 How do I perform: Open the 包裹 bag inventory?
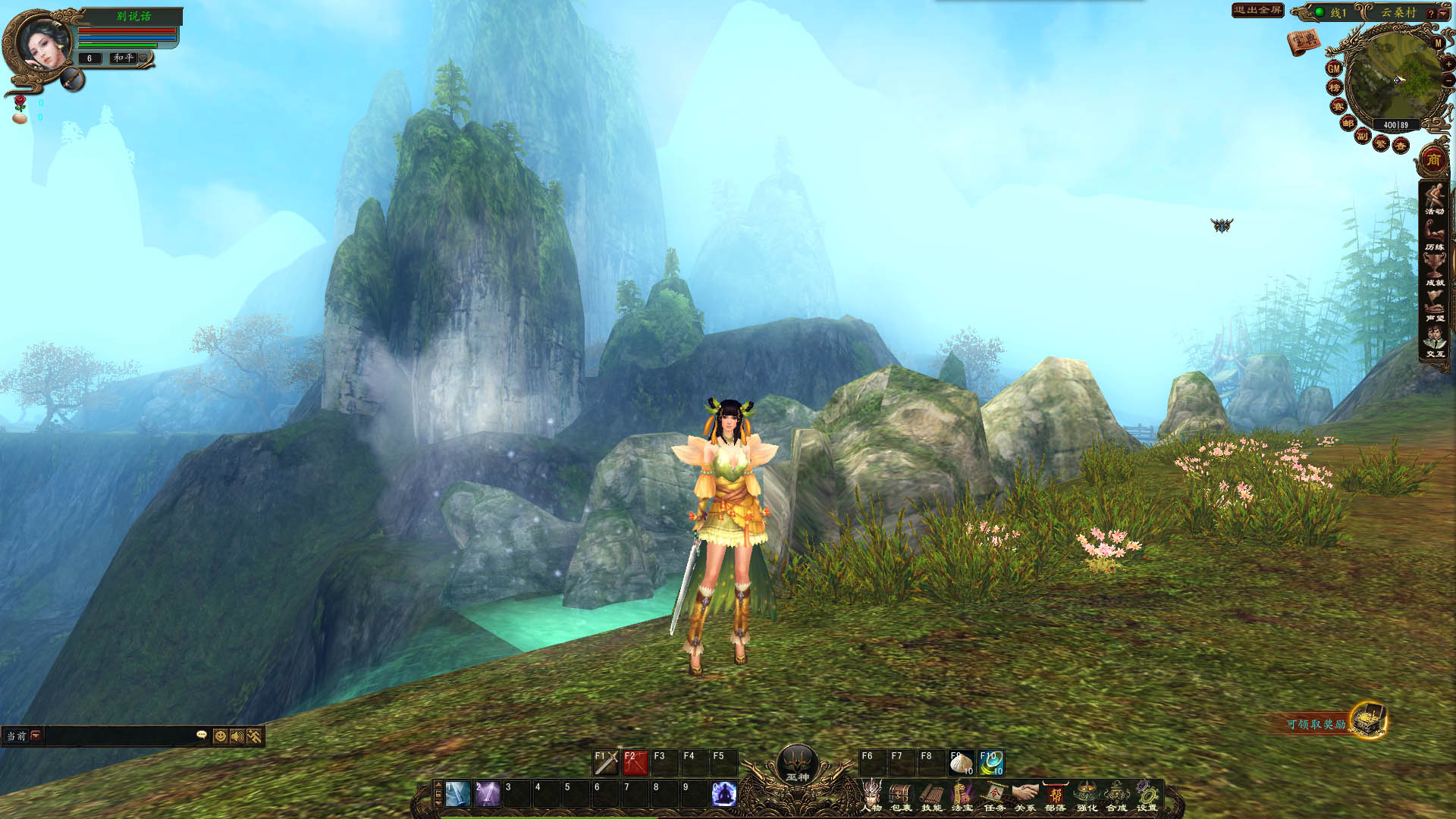pos(901,796)
